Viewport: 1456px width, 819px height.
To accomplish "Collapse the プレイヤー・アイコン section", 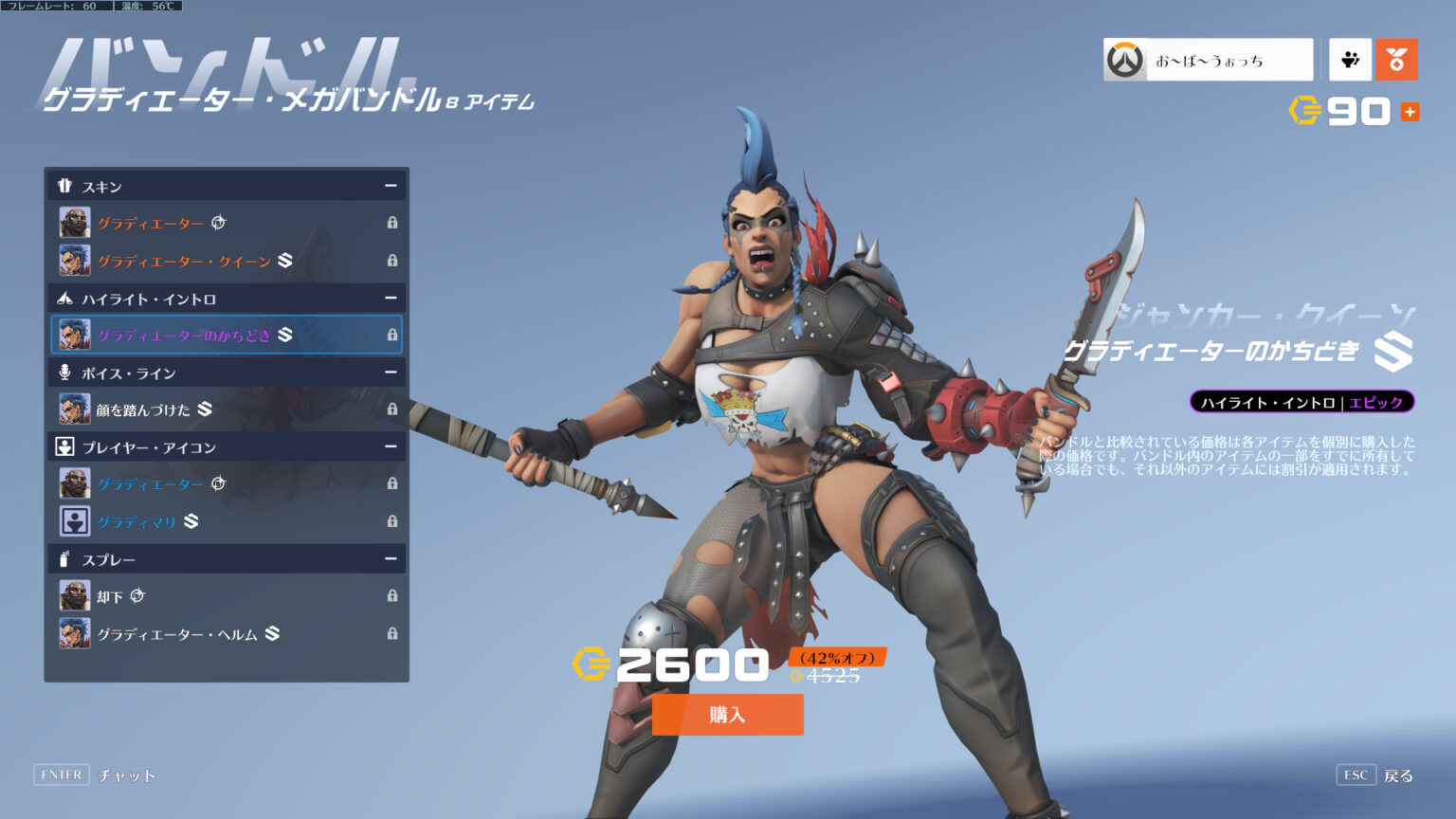I will pyautogui.click(x=390, y=446).
